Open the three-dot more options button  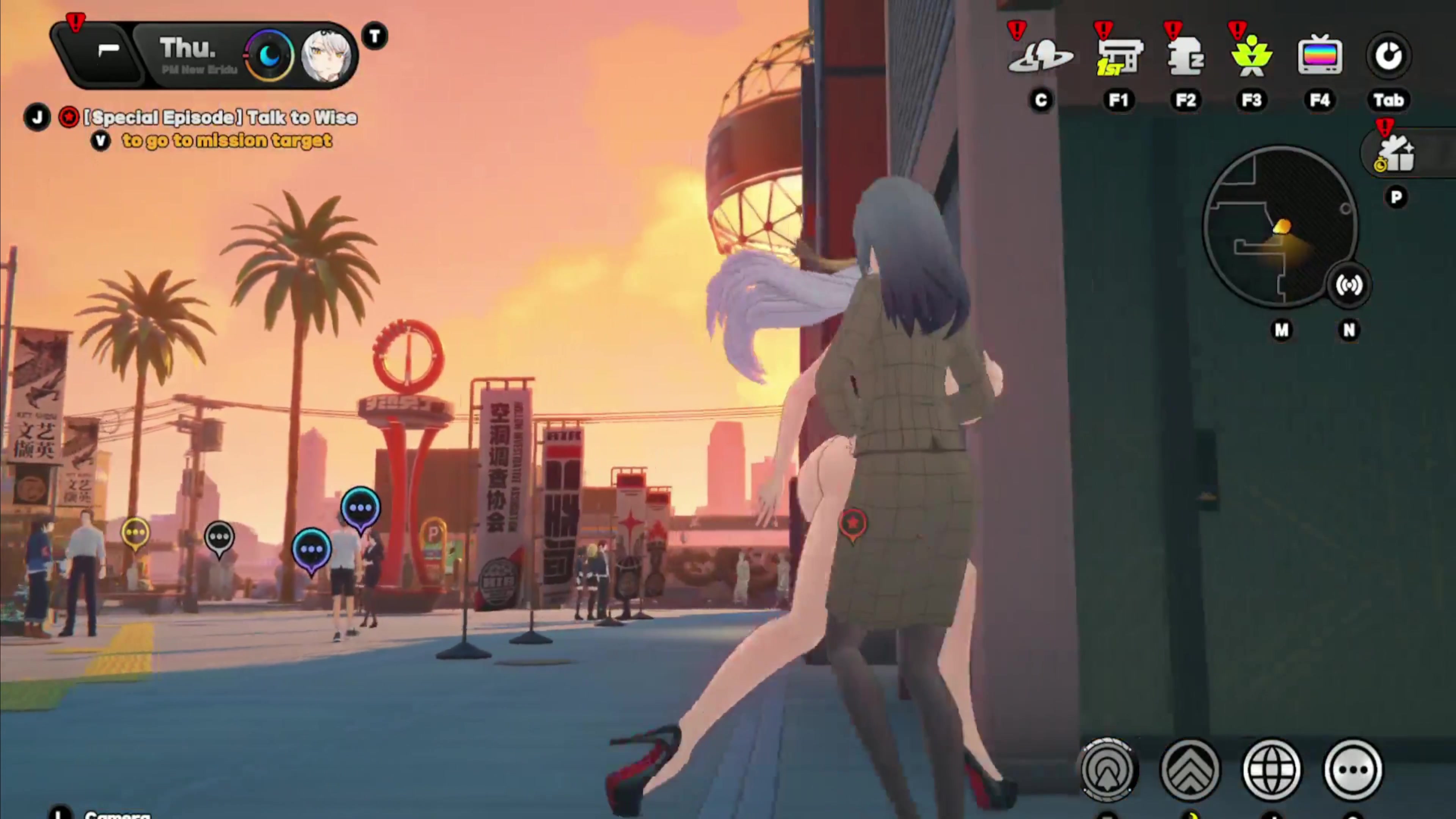[1352, 769]
